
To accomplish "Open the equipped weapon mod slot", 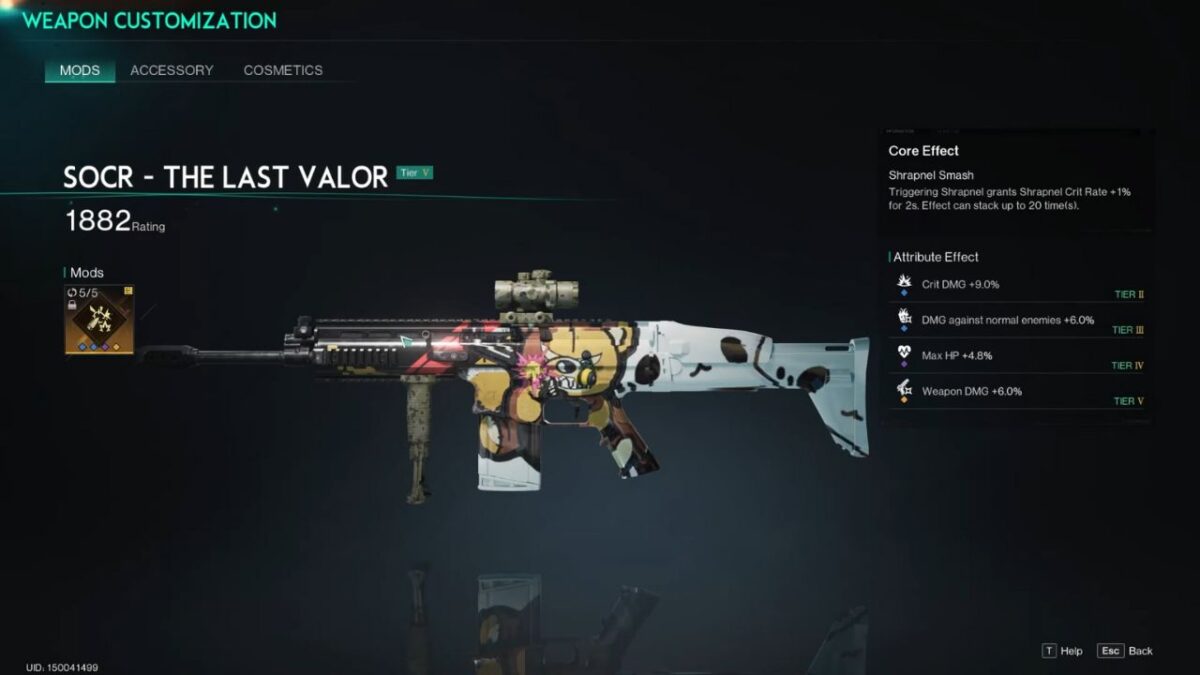I will (x=99, y=320).
